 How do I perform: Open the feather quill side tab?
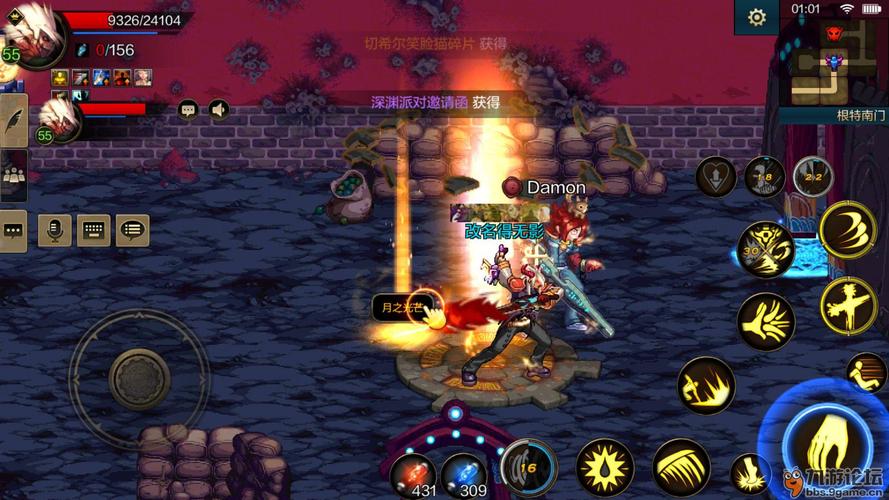coord(14,120)
